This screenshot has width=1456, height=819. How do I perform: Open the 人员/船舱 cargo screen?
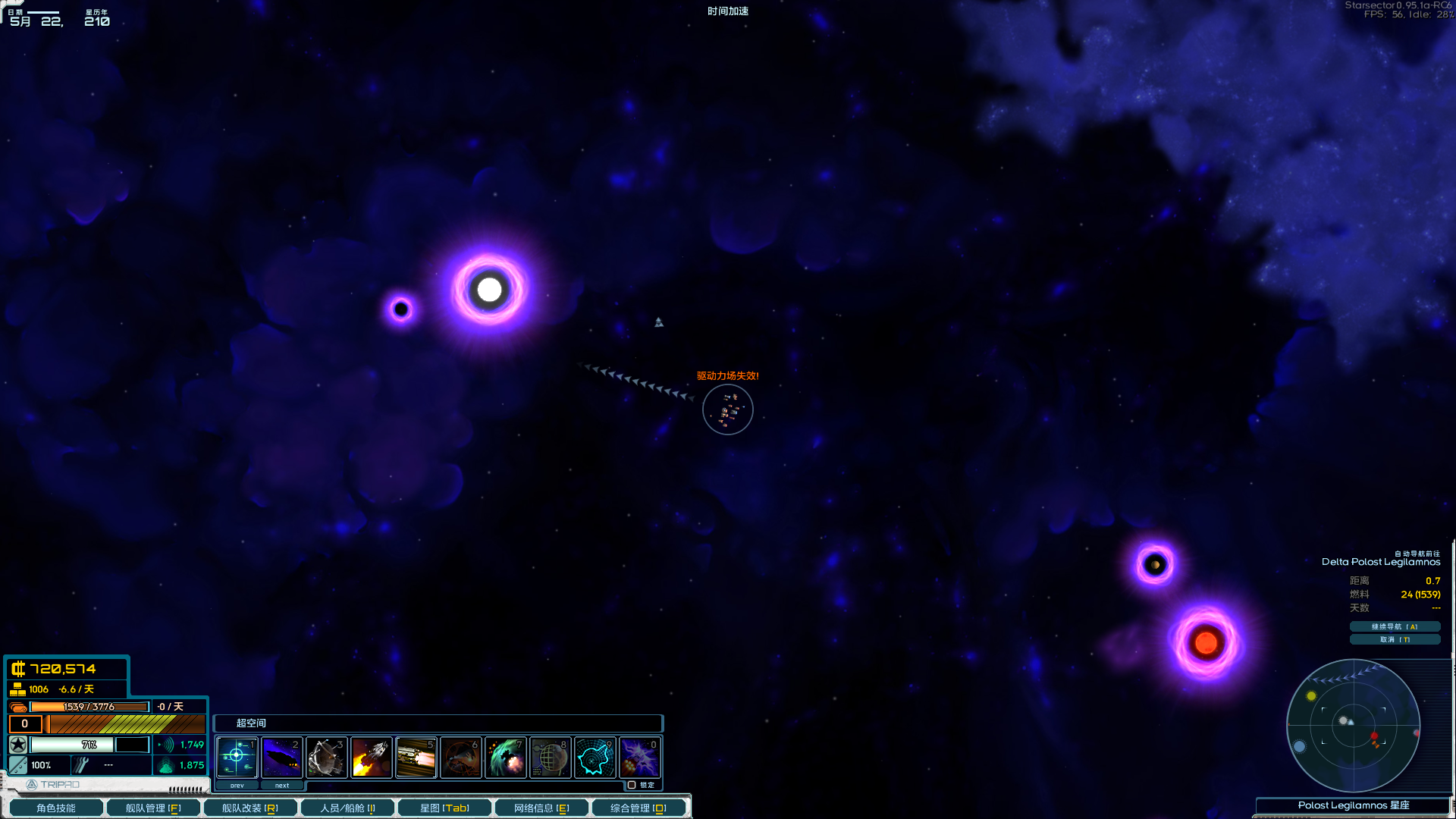click(x=347, y=808)
